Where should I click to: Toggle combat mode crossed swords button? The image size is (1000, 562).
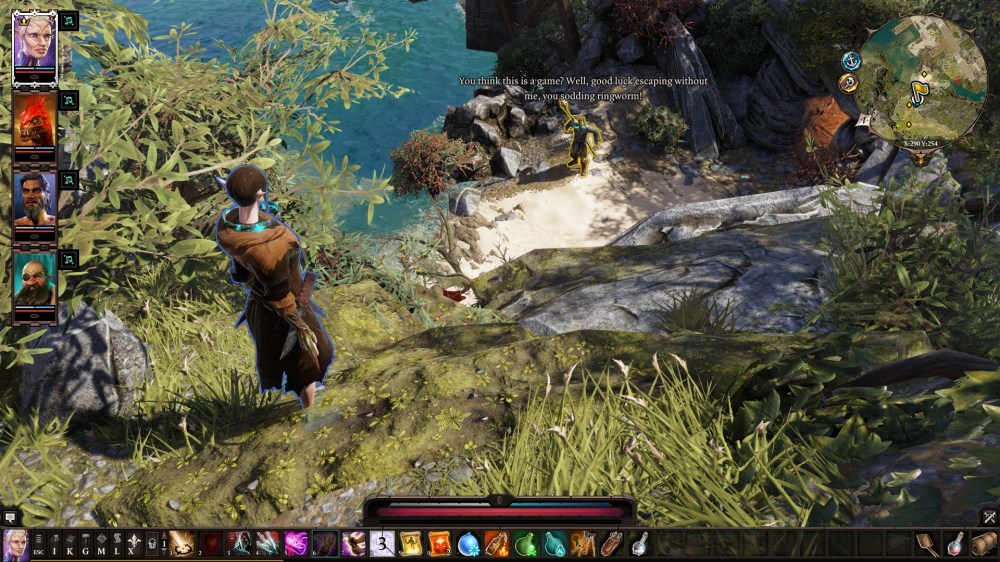tap(989, 517)
